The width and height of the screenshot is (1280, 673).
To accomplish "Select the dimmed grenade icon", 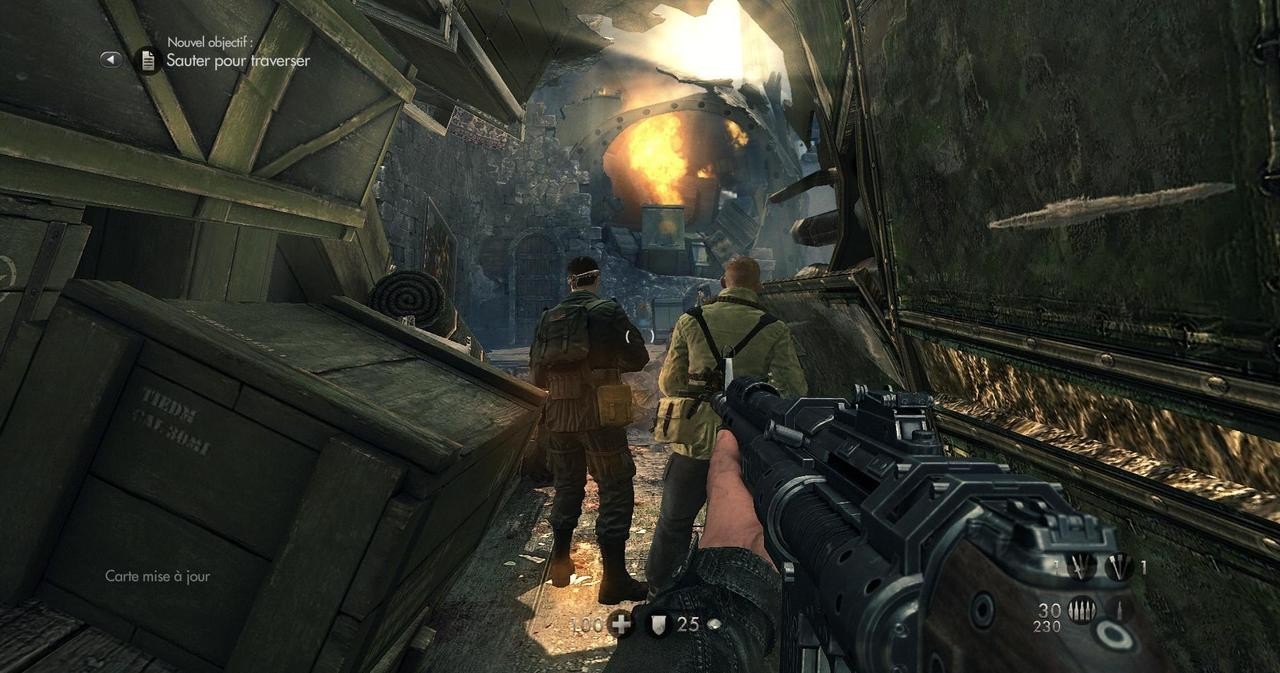I will 1081,567.
